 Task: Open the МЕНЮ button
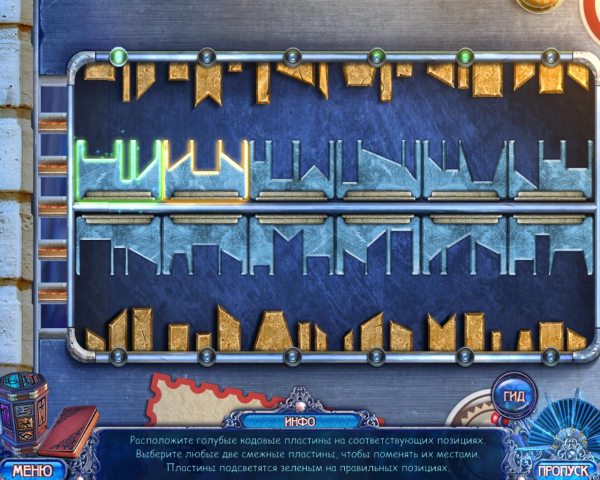(32, 468)
